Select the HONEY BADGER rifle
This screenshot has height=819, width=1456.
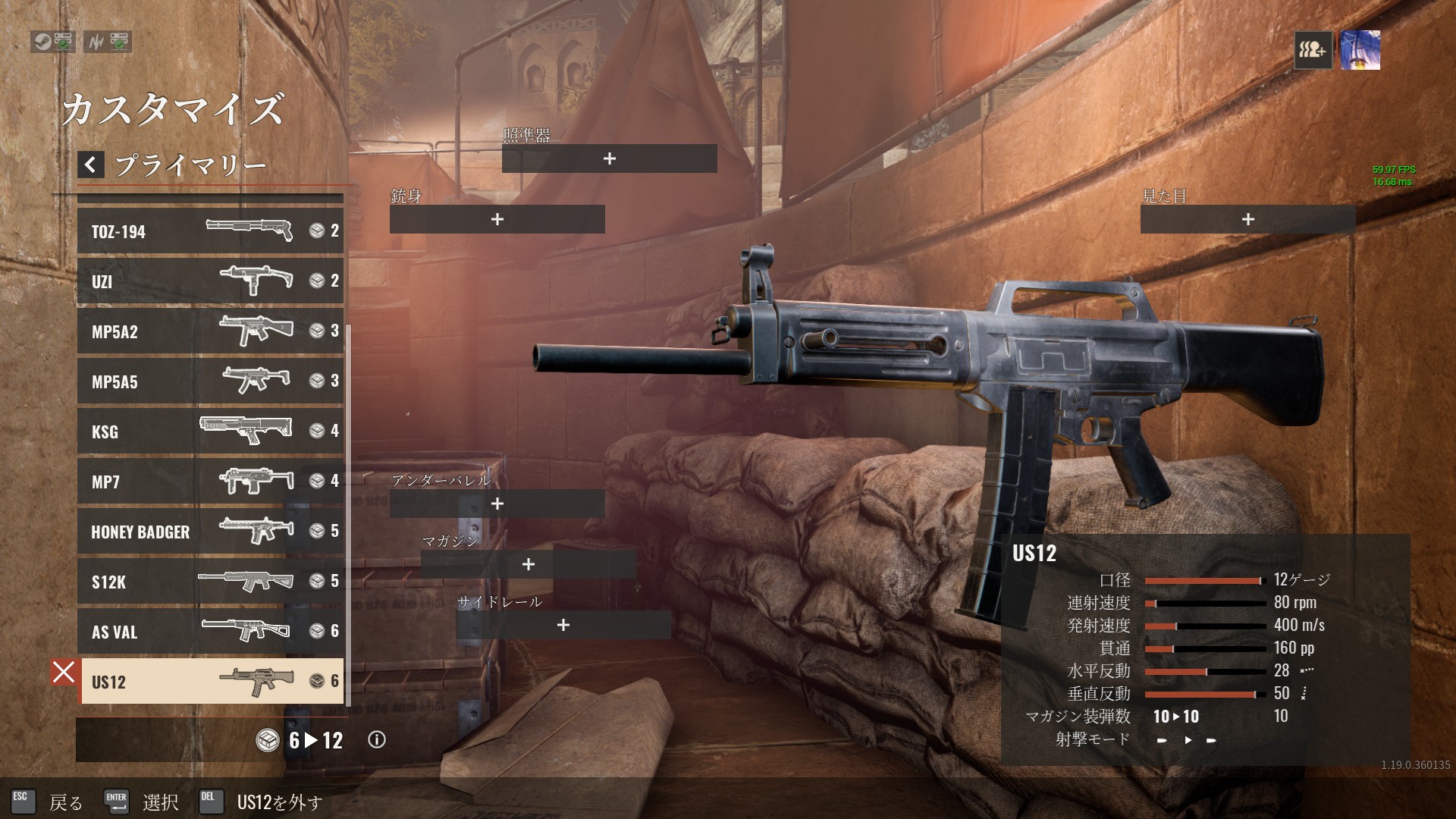(210, 531)
